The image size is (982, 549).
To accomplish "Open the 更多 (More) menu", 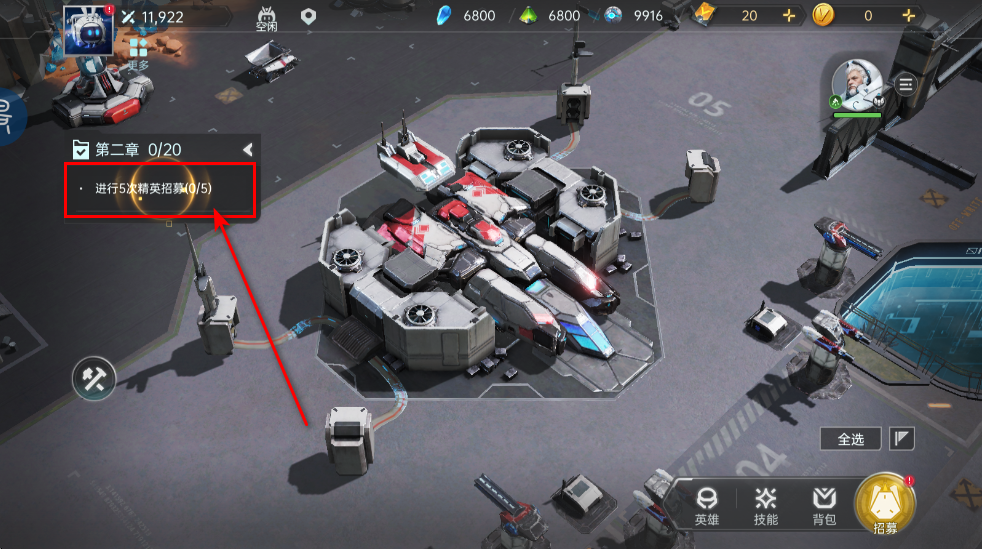I will [x=138, y=54].
